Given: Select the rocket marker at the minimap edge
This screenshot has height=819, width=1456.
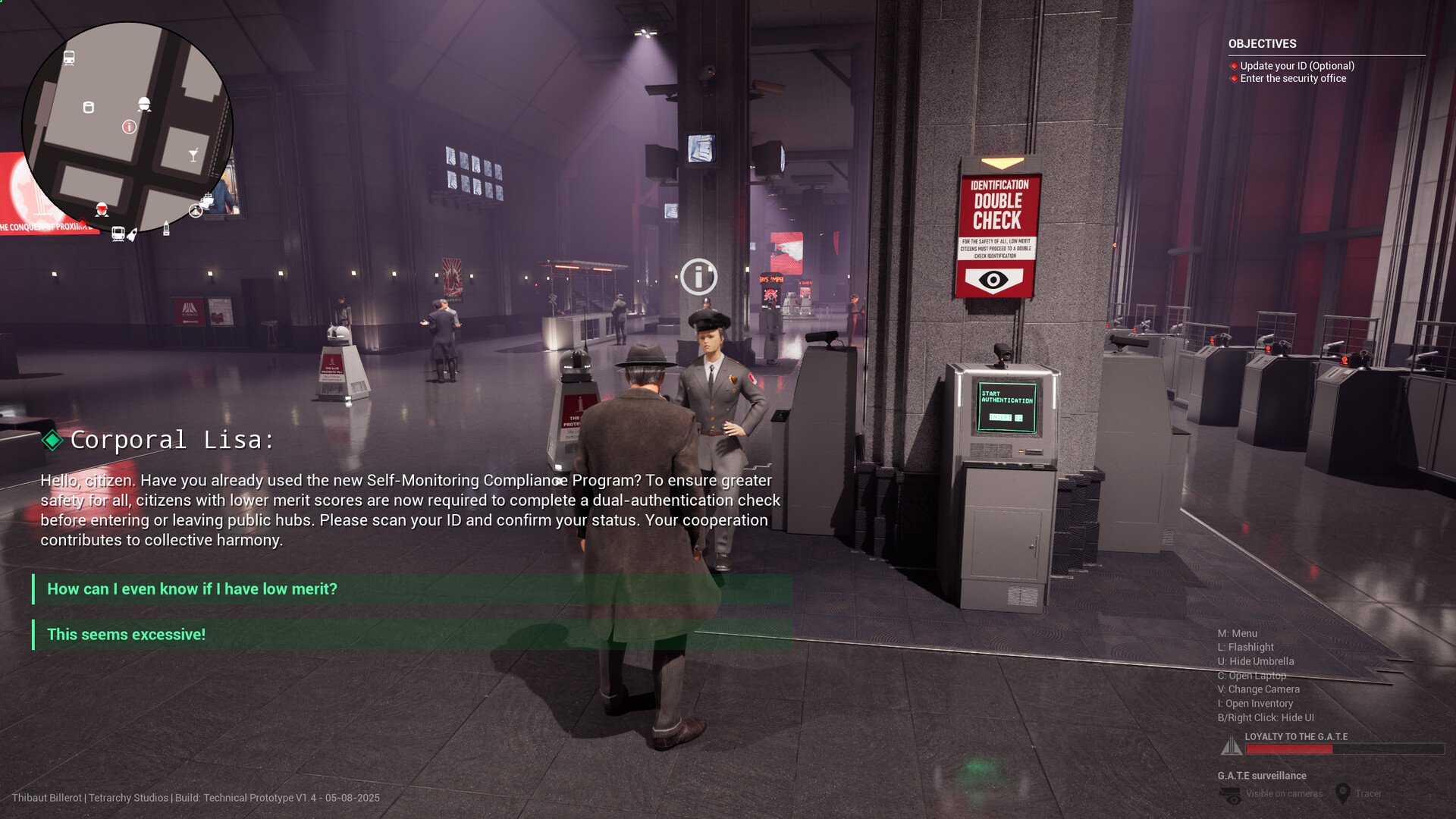Looking at the screenshot, I should click(132, 235).
